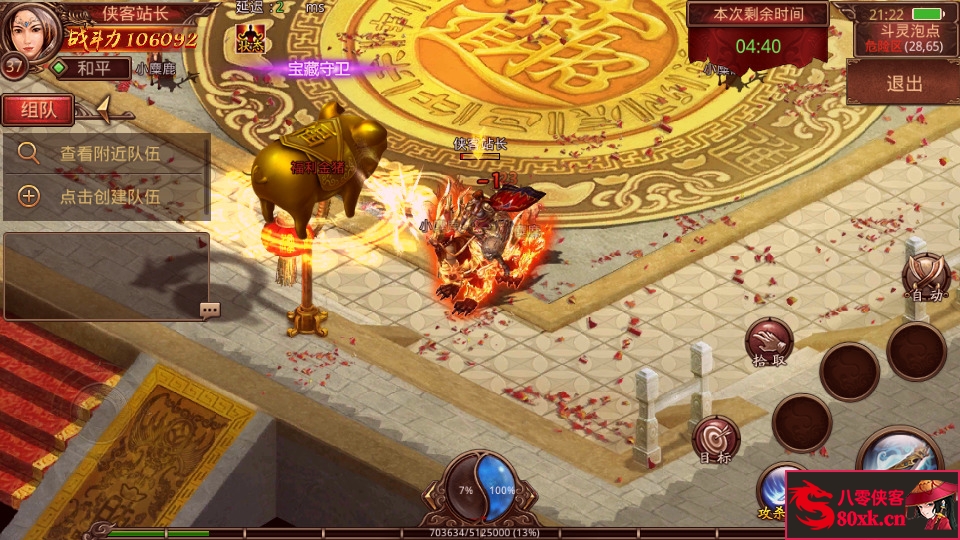This screenshot has height=540, width=960.
Task: Open the chat bubble button
Action: (209, 310)
